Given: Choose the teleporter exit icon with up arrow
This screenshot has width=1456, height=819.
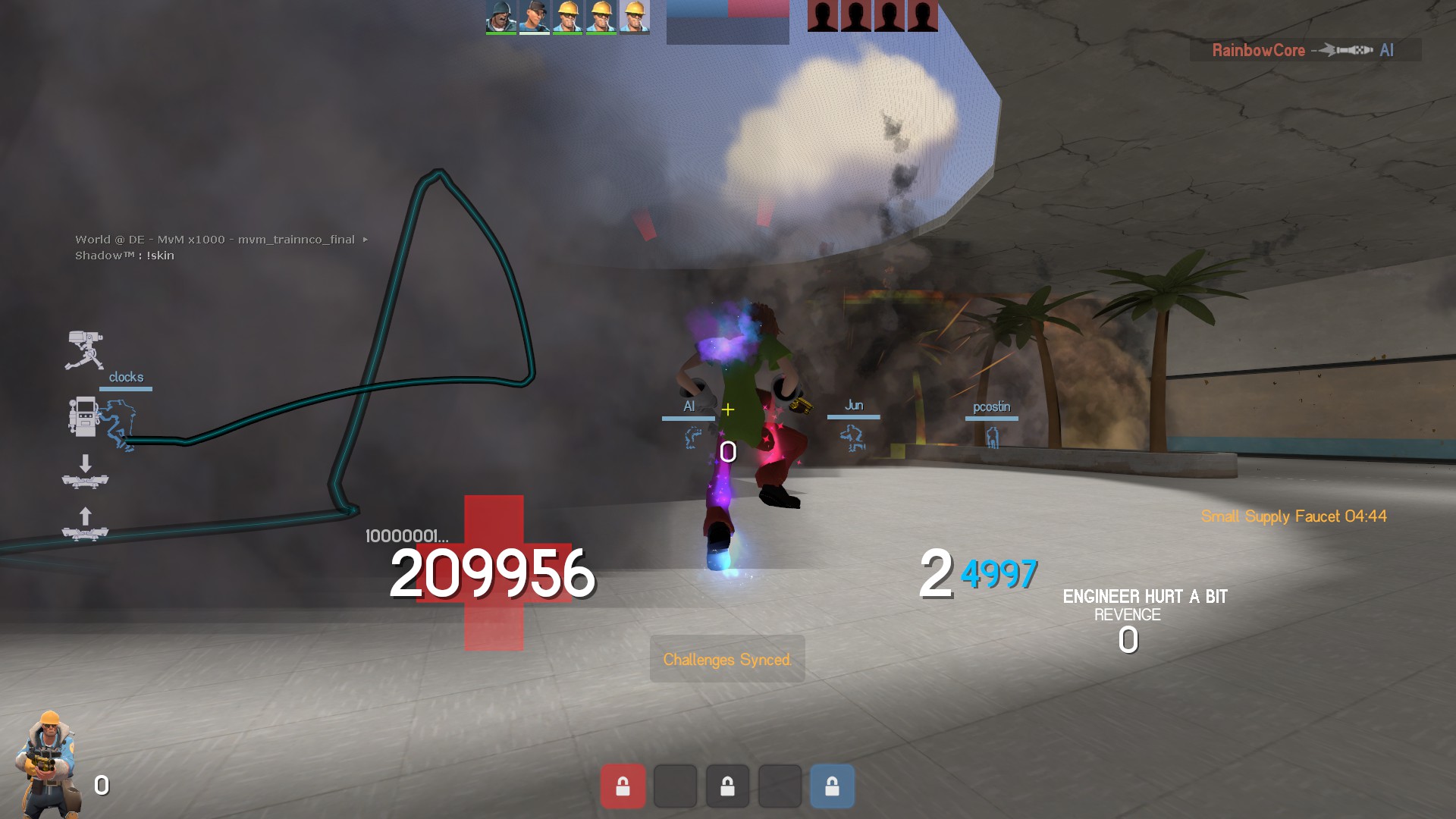Looking at the screenshot, I should point(85,525).
